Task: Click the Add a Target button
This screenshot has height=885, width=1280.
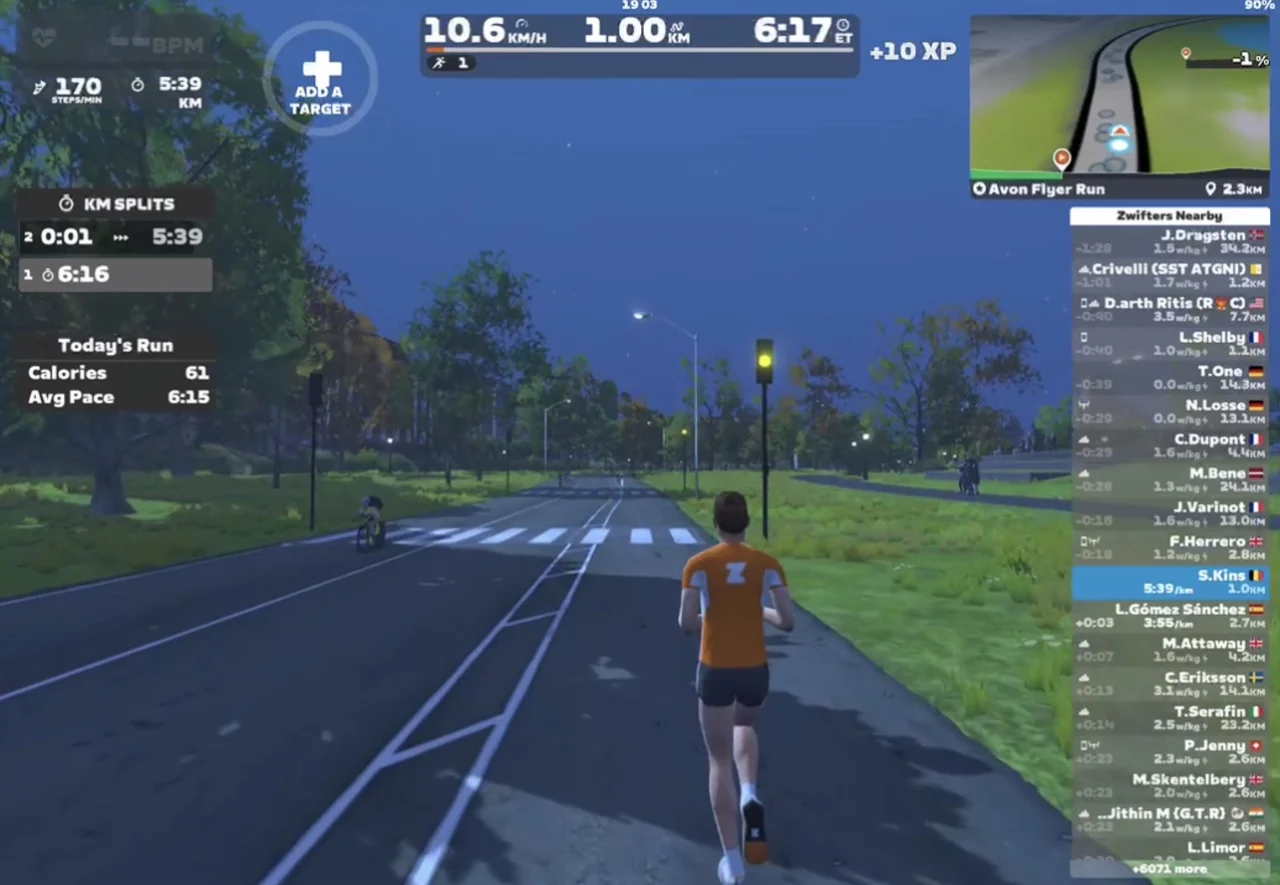Action: (x=320, y=79)
